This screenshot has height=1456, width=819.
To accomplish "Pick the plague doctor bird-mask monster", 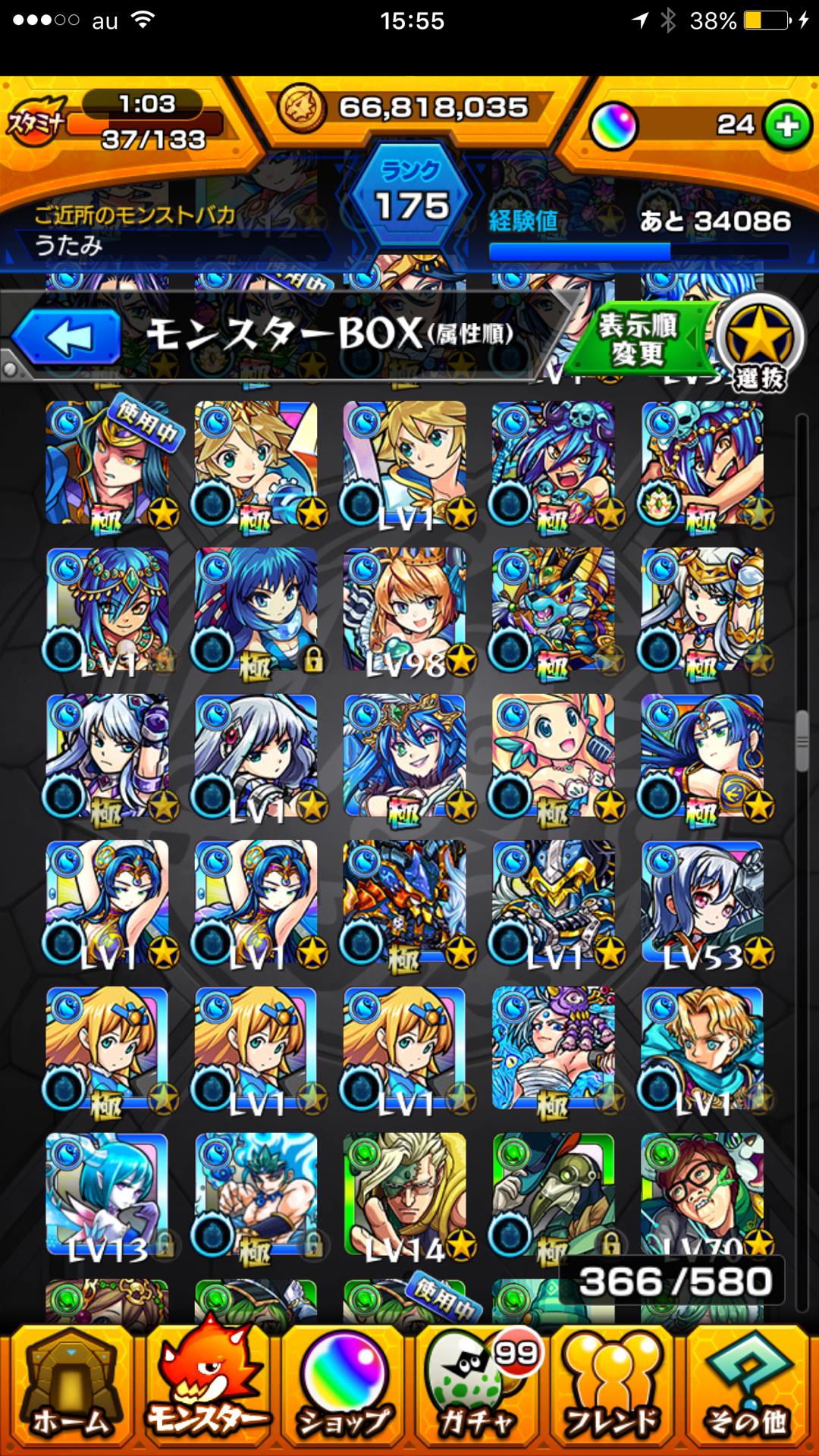I will click(554, 1194).
